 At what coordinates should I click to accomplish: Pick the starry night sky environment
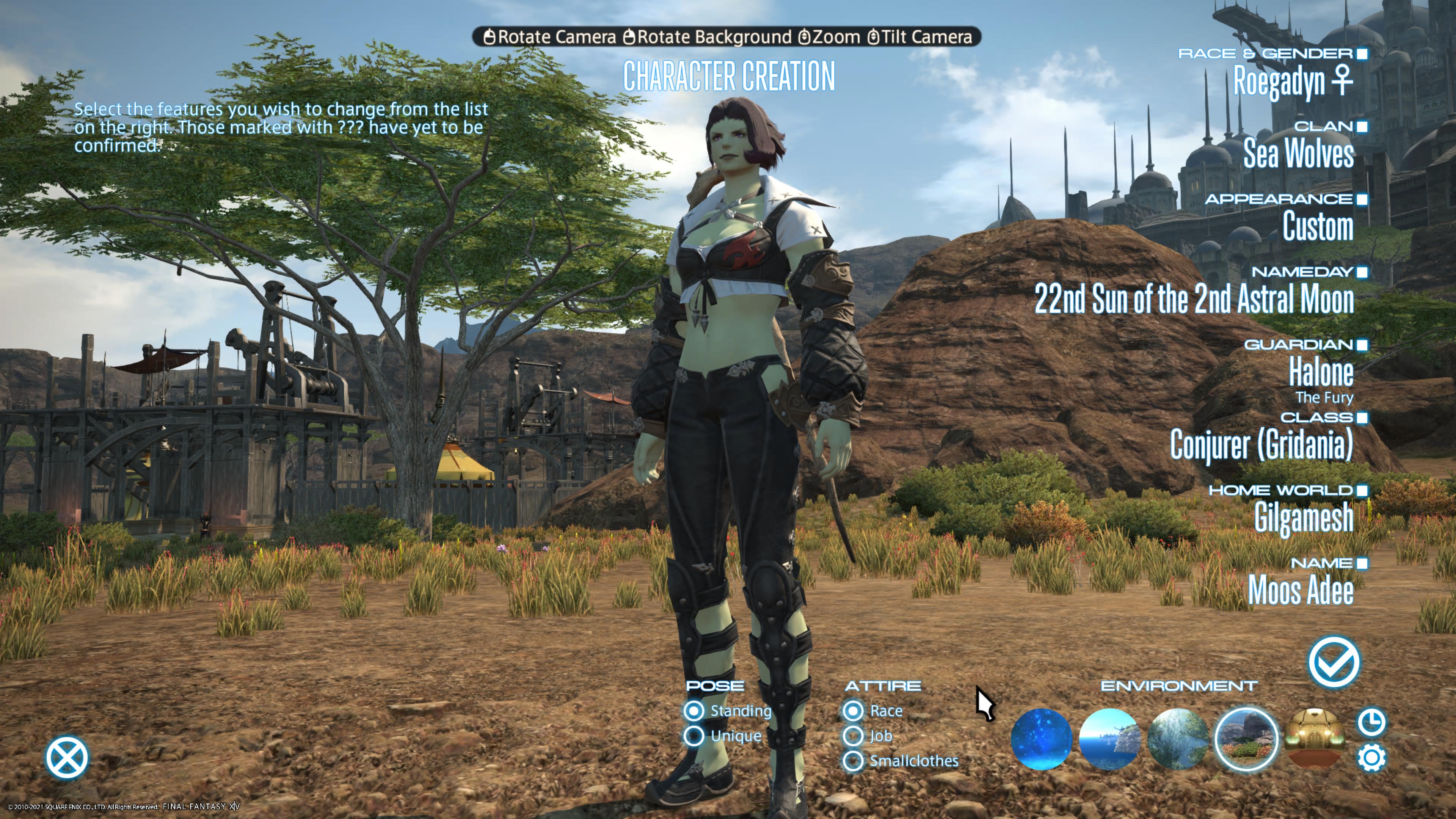coord(1041,738)
